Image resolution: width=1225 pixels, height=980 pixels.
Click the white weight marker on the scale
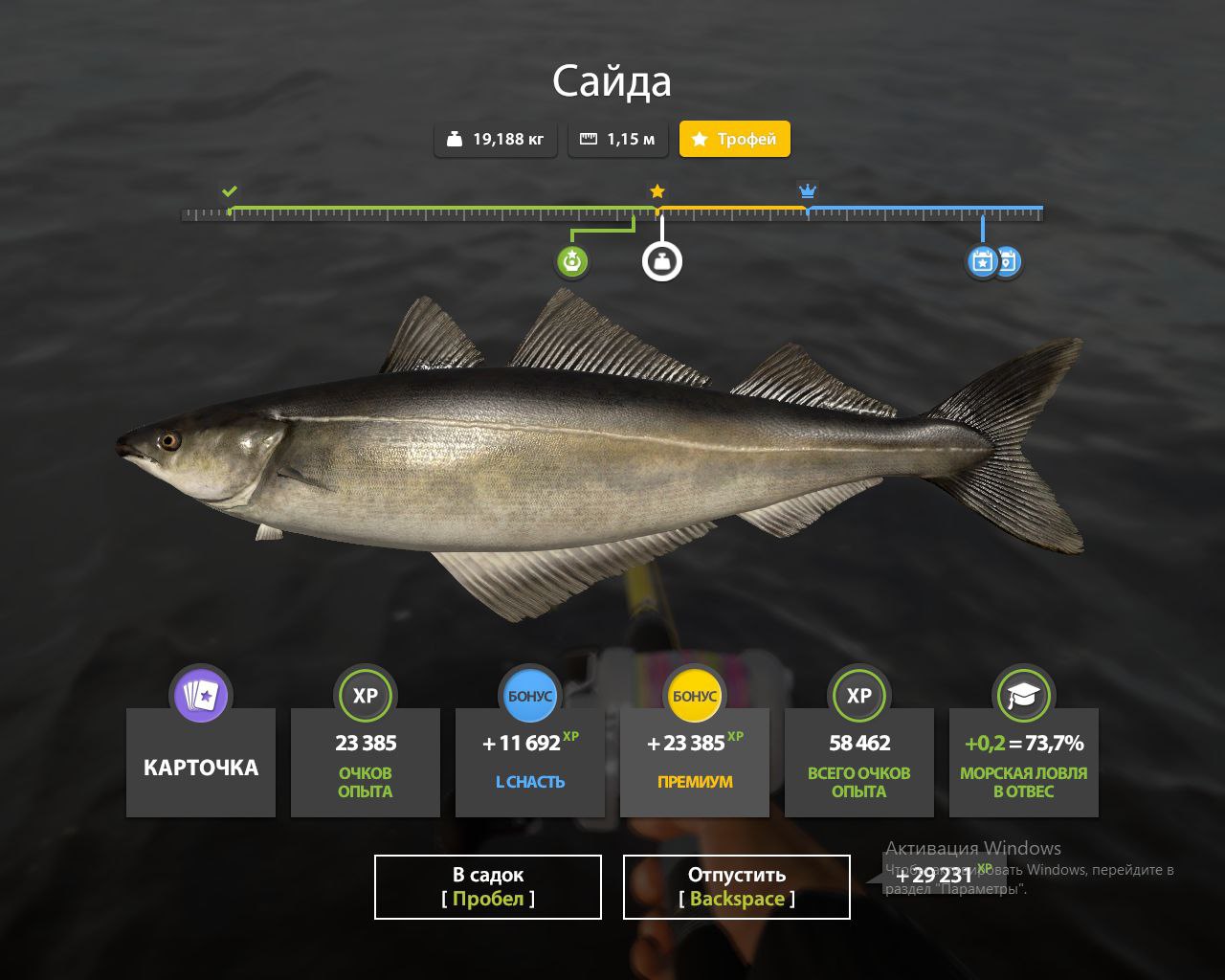click(662, 261)
